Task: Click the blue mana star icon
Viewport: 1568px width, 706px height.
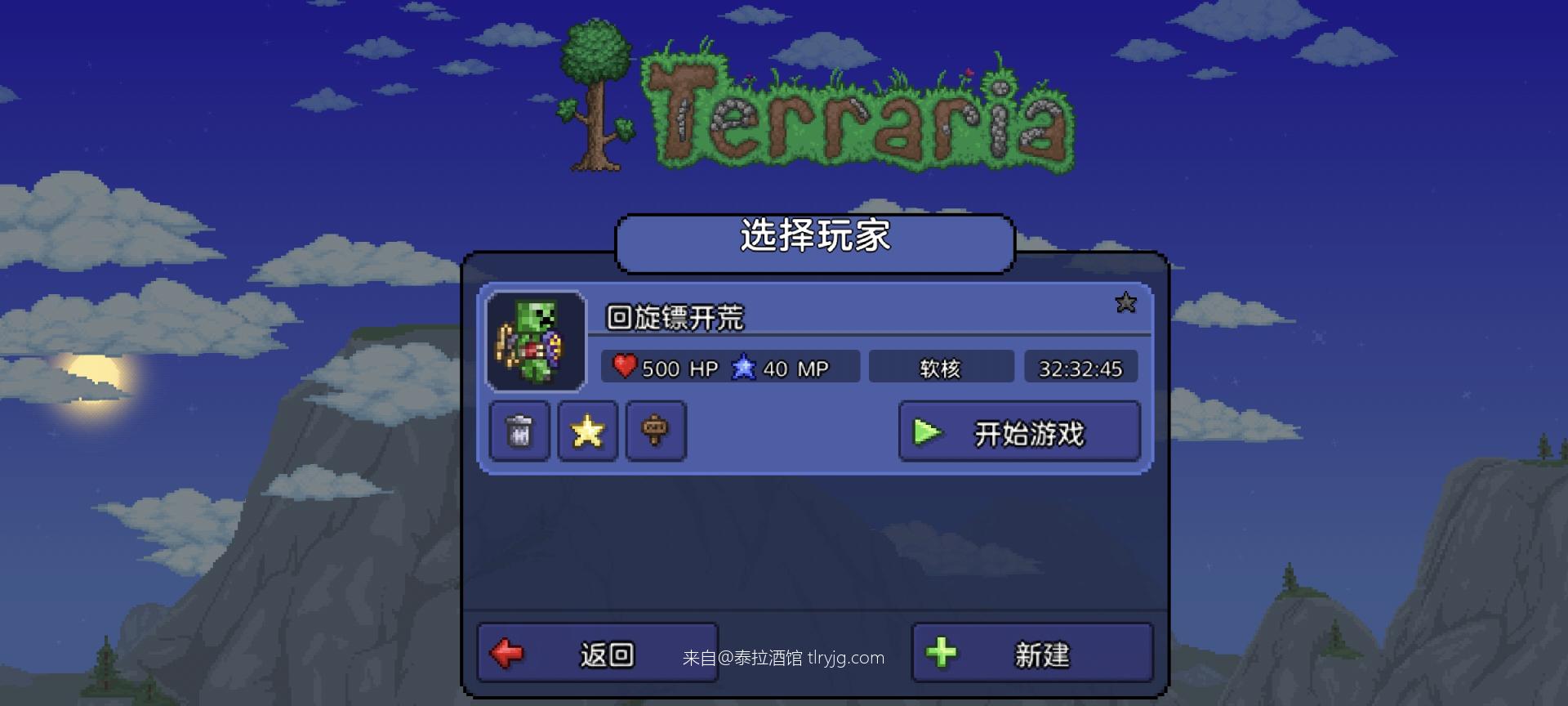Action: coord(744,367)
